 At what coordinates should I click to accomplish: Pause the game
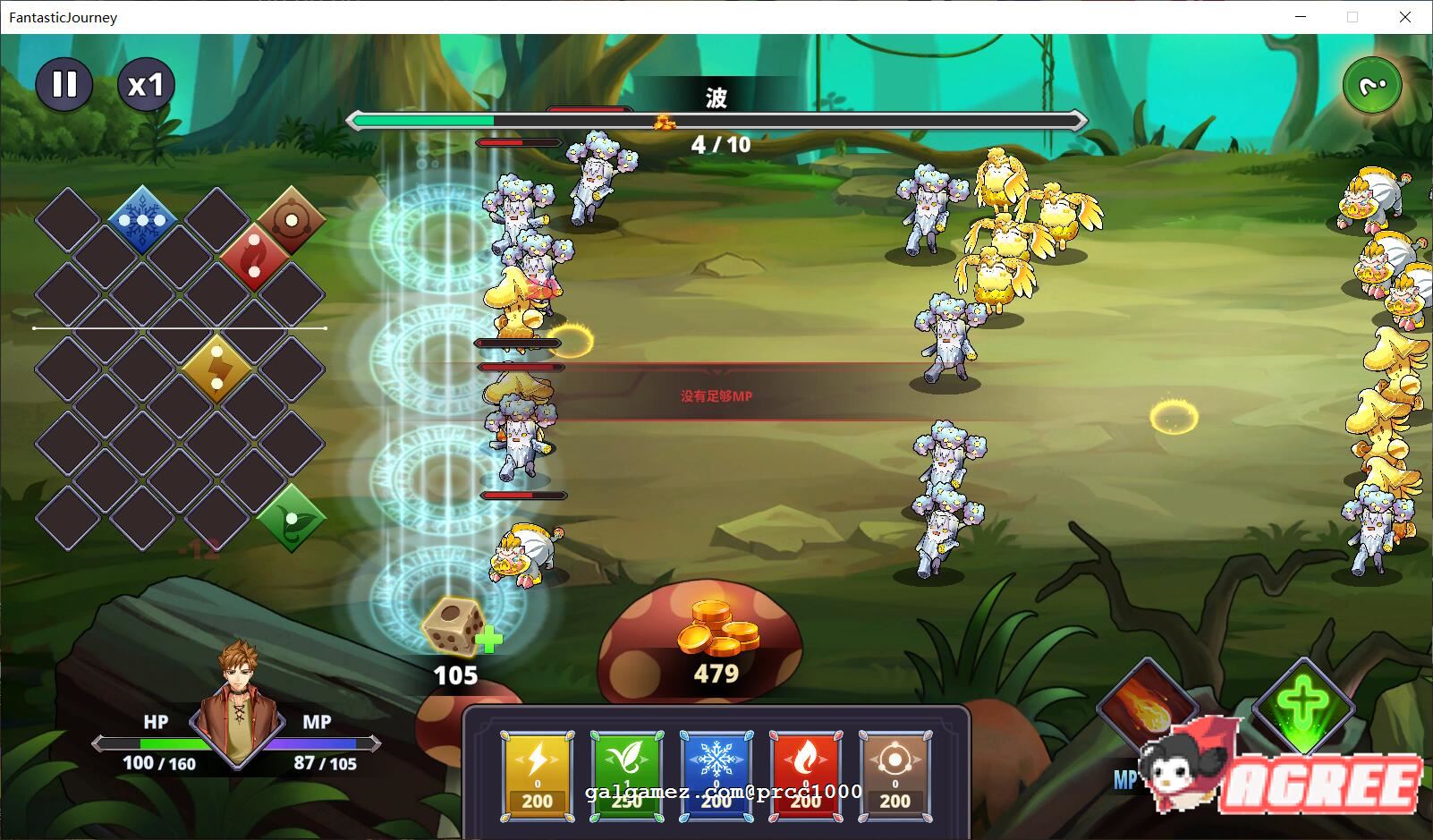tap(64, 85)
